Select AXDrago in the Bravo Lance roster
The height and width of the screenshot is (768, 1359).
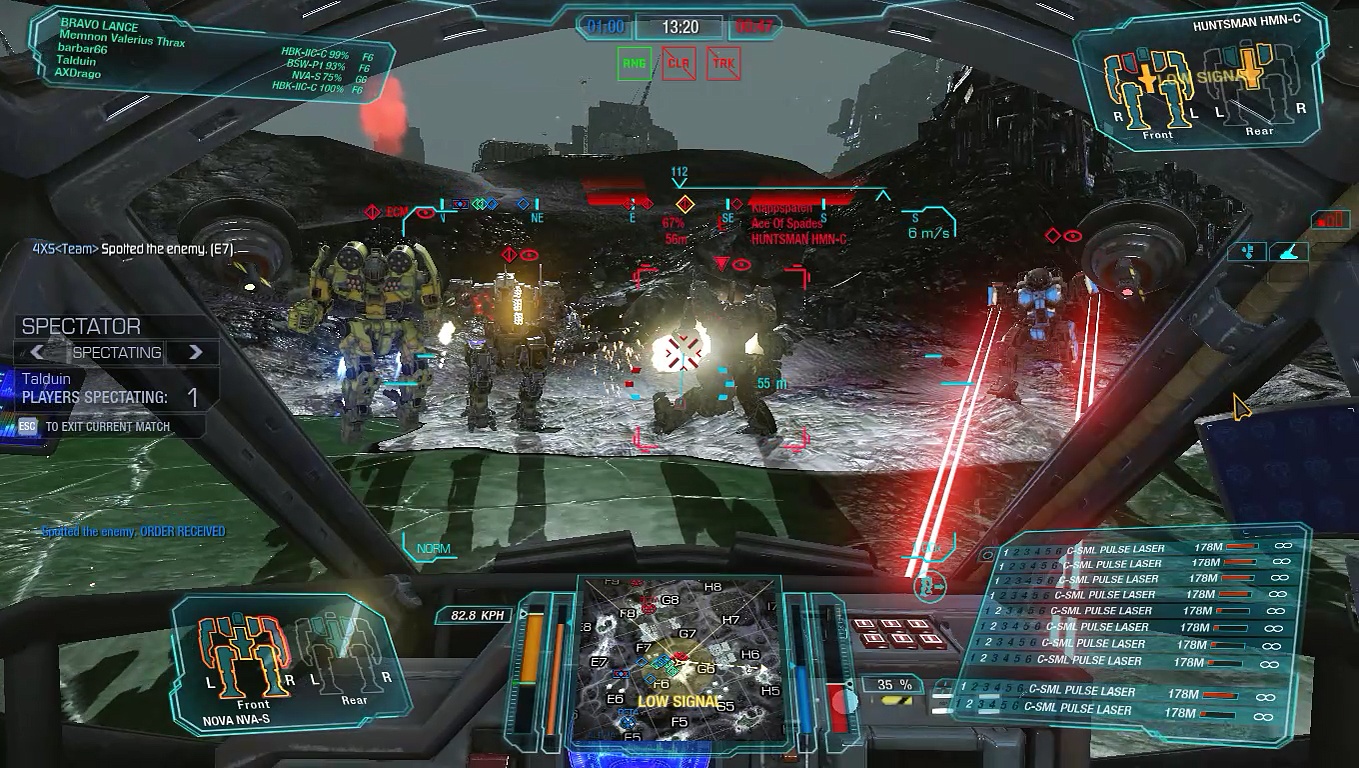(x=82, y=72)
